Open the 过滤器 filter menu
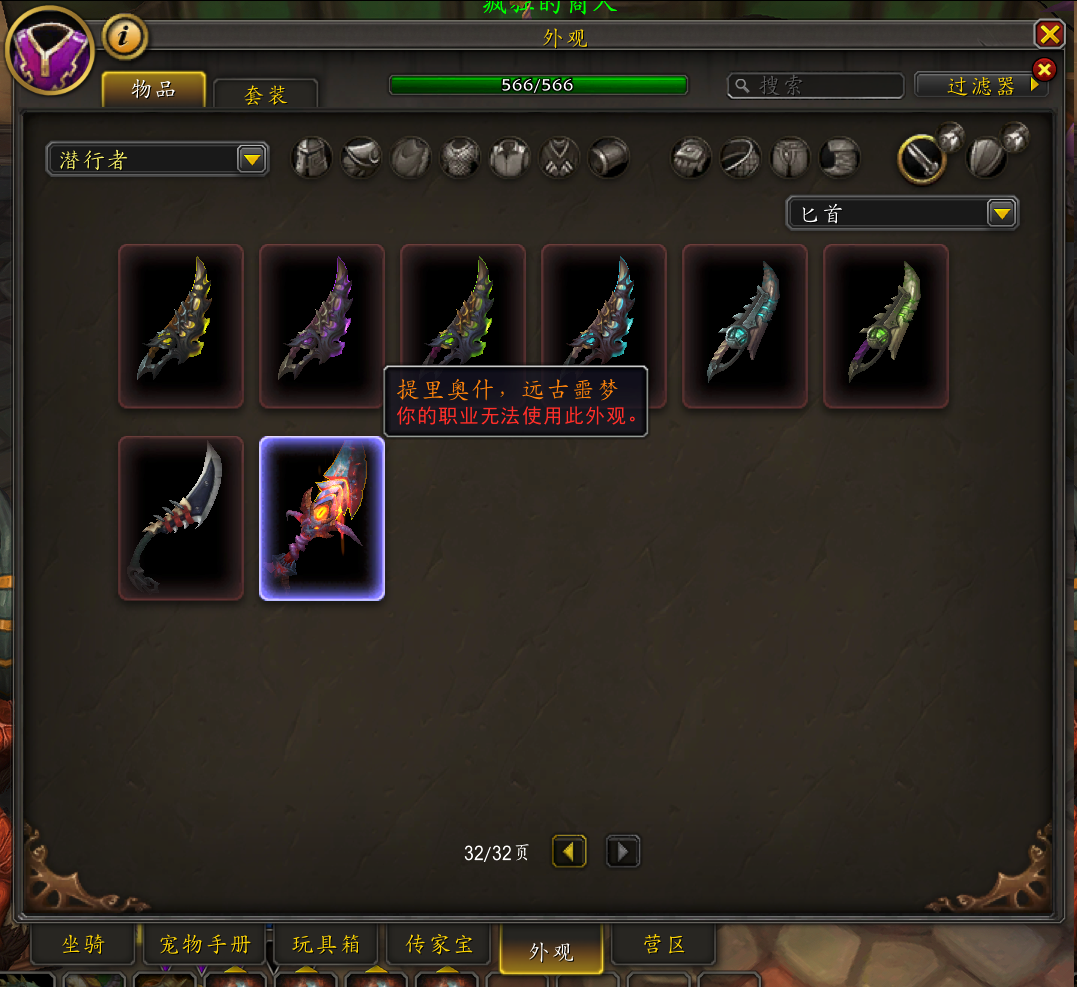 tap(981, 86)
